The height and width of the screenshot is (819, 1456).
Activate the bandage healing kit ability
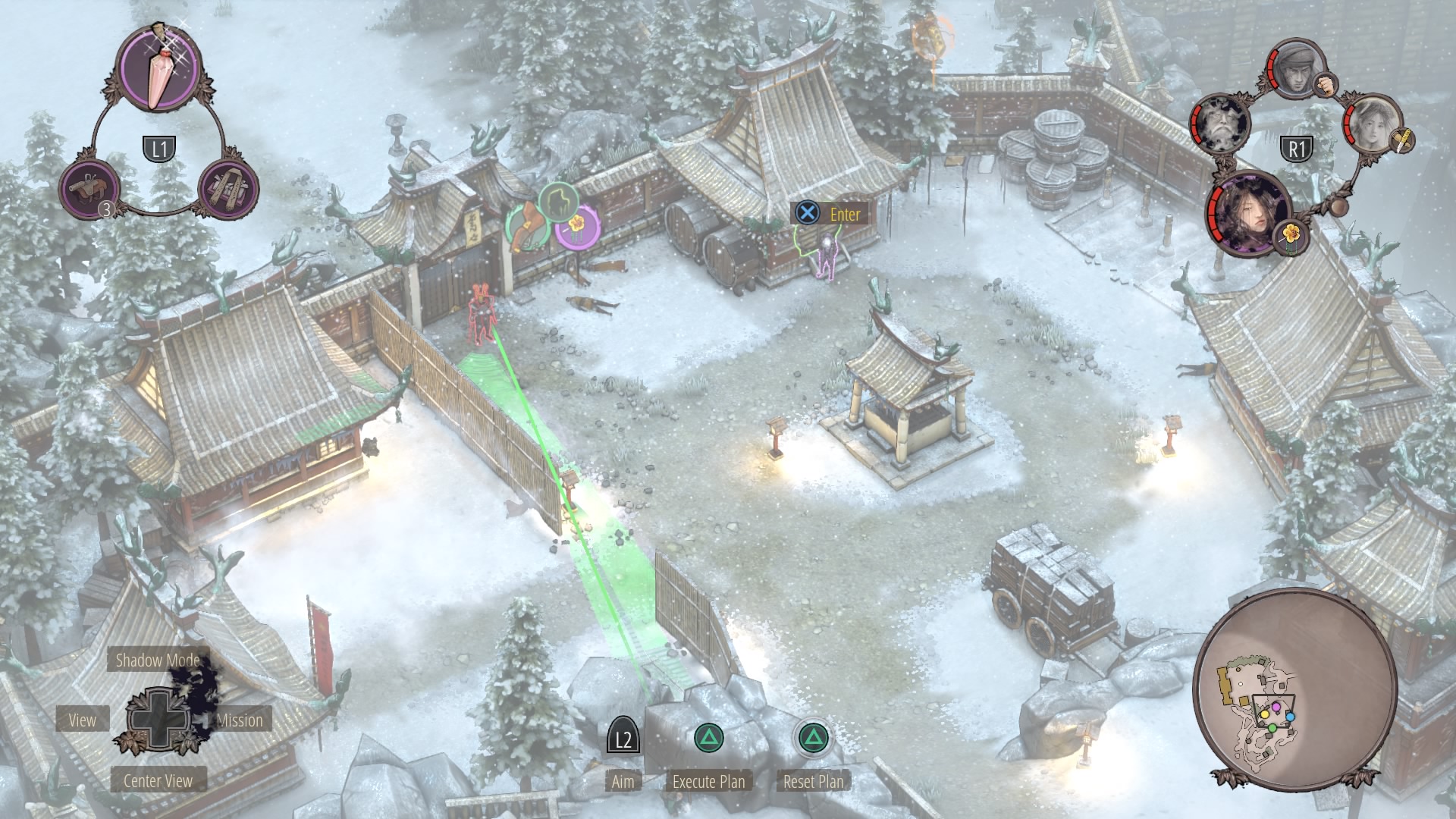[x=228, y=189]
